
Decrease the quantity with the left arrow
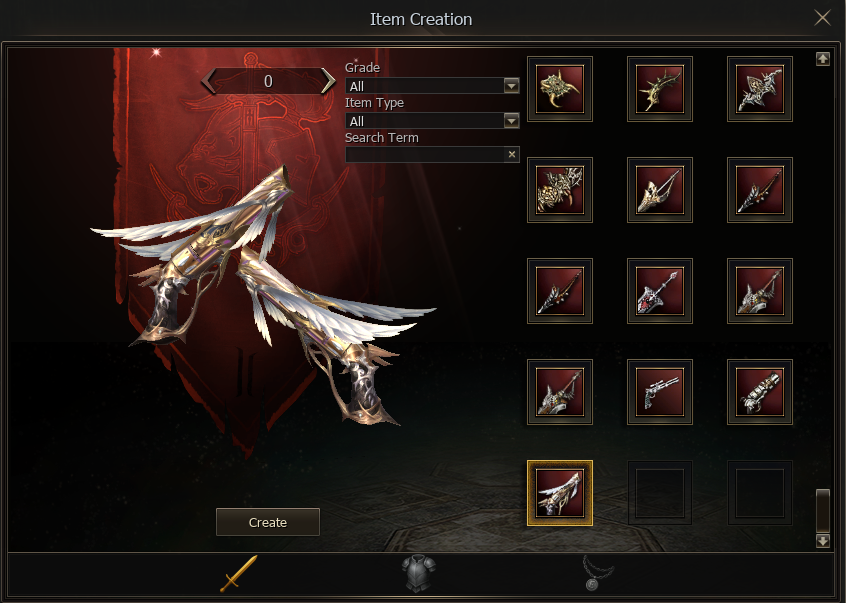tap(209, 81)
